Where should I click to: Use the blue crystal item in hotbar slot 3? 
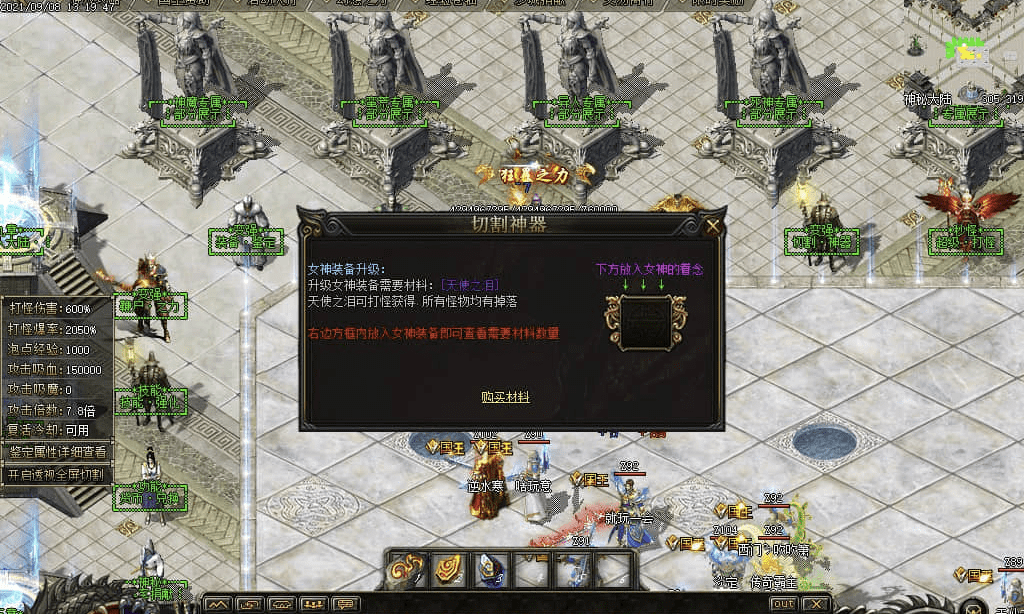tap(489, 569)
